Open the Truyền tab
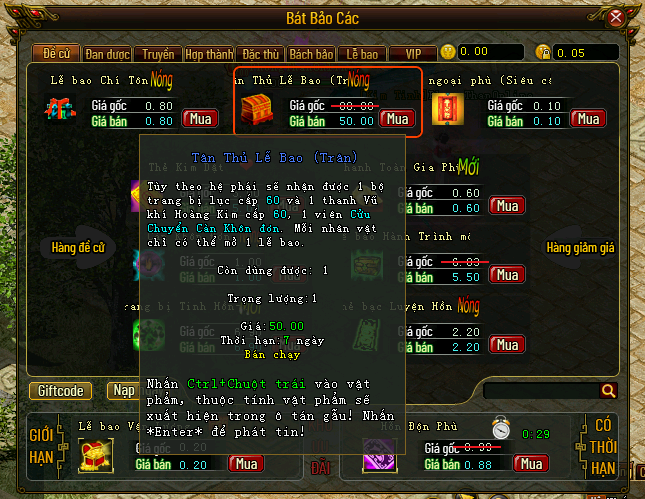The image size is (645, 499). coord(157,53)
